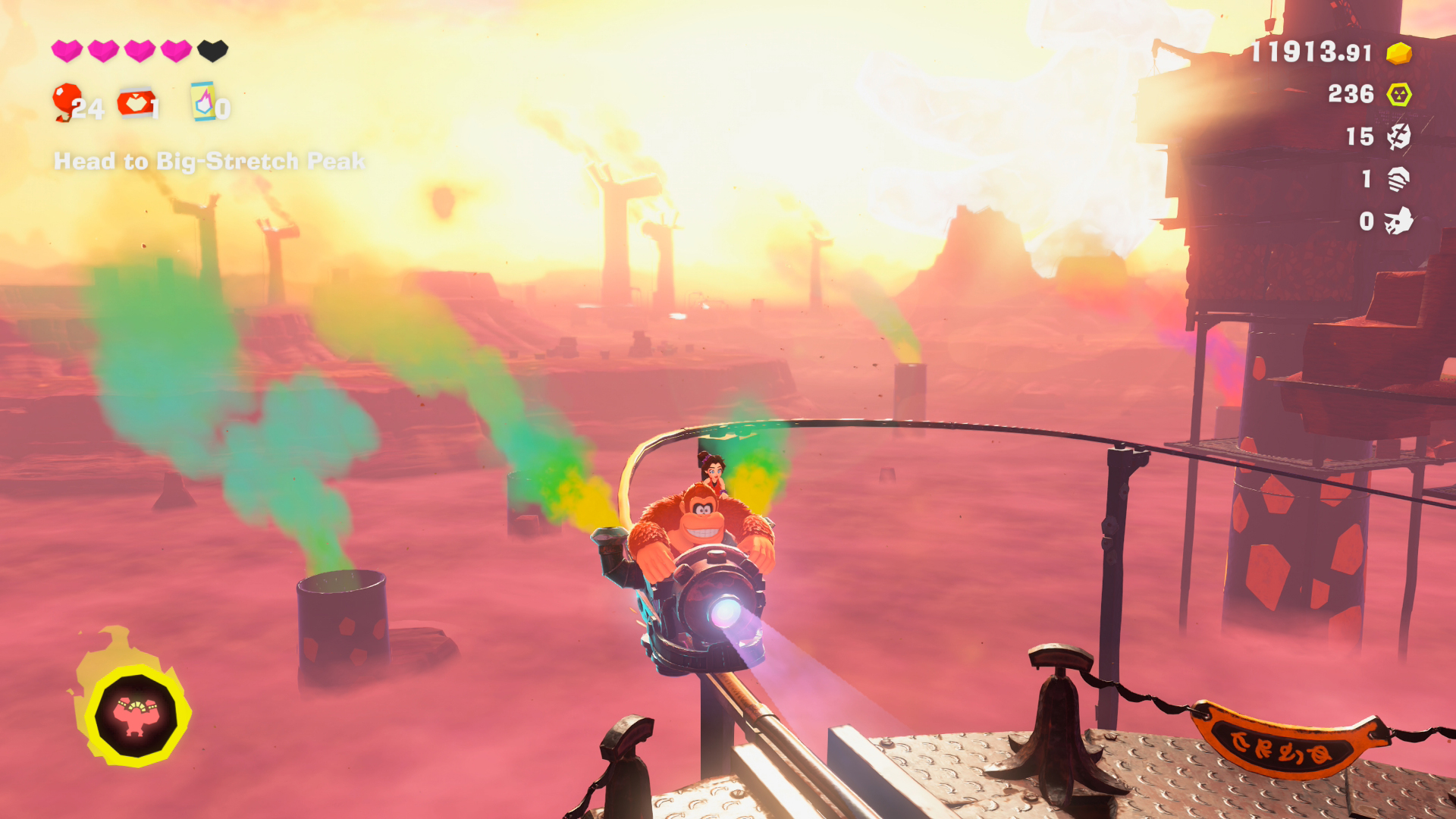Select the objective 'Head to Big-Stretch Peak'
The image size is (1456, 819).
click(209, 162)
